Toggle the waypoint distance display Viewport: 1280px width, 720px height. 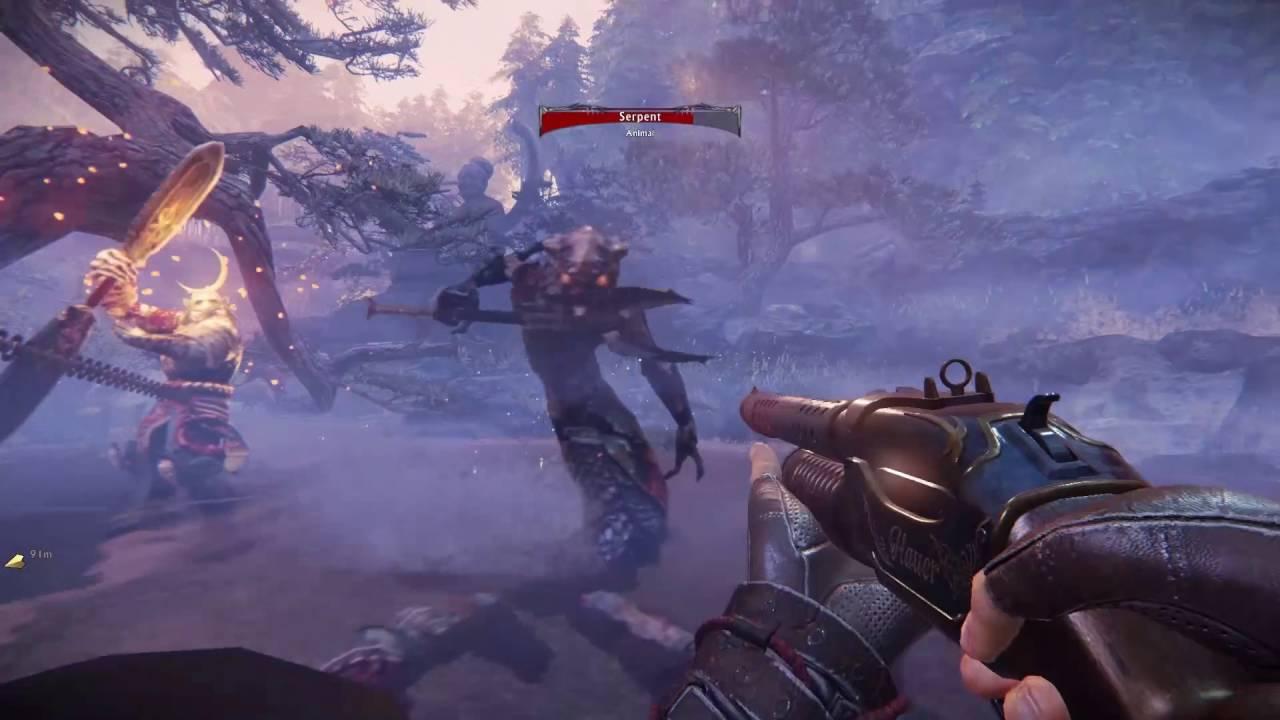(40, 553)
